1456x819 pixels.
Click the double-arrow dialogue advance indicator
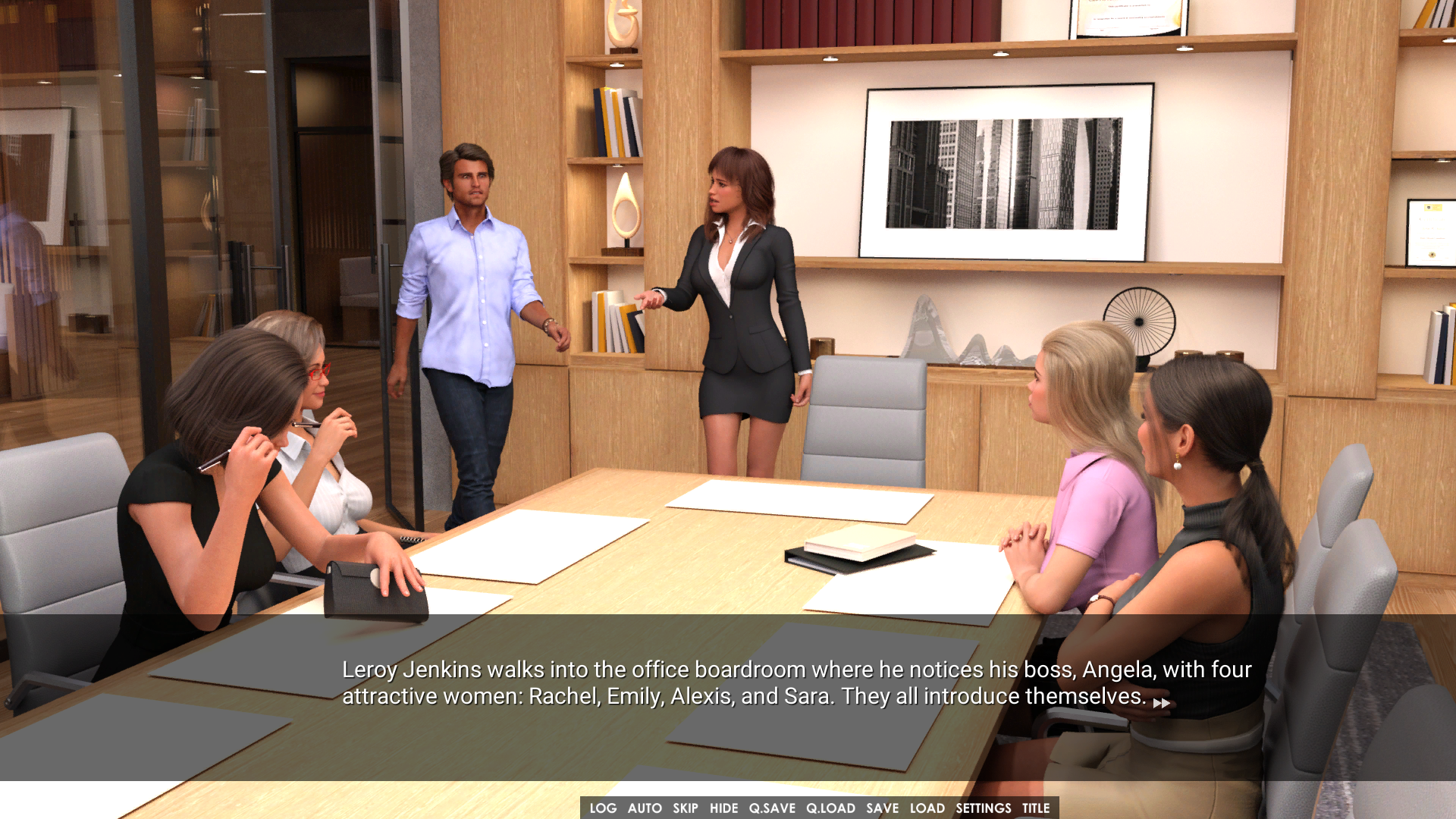[x=1161, y=704]
